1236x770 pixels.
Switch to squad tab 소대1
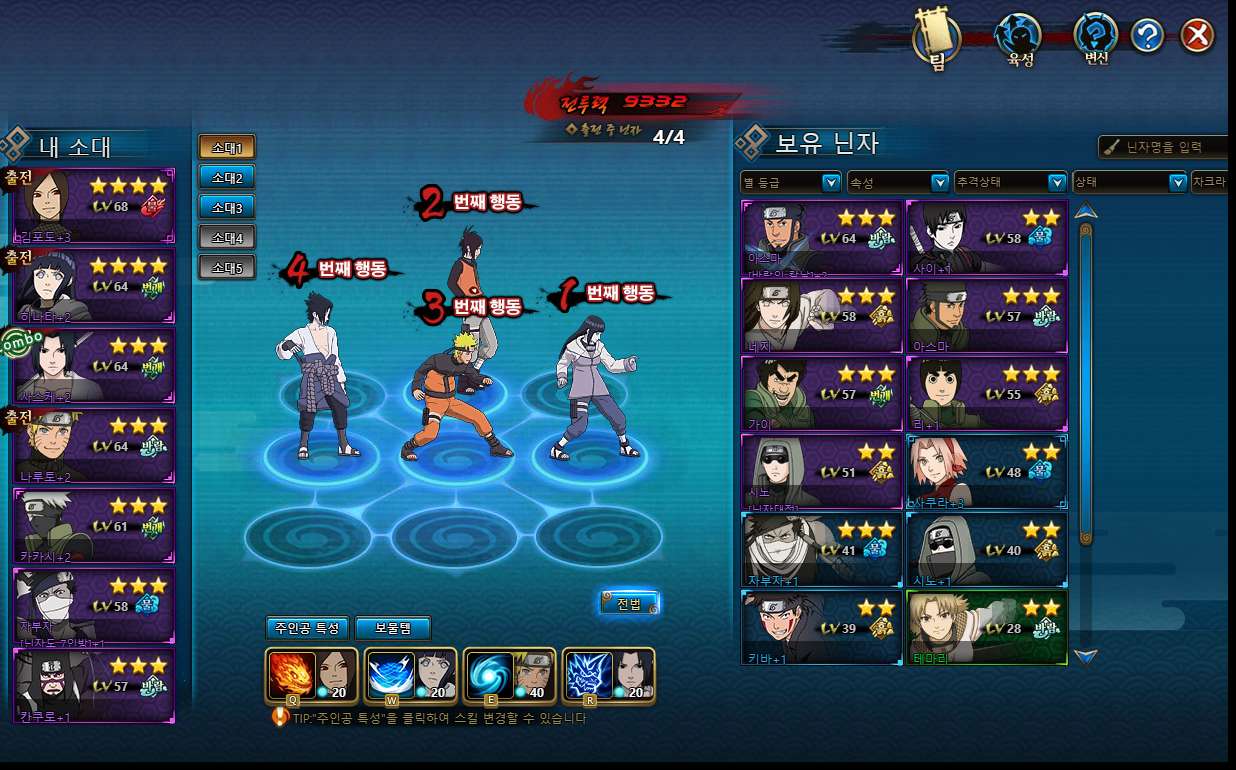[227, 147]
